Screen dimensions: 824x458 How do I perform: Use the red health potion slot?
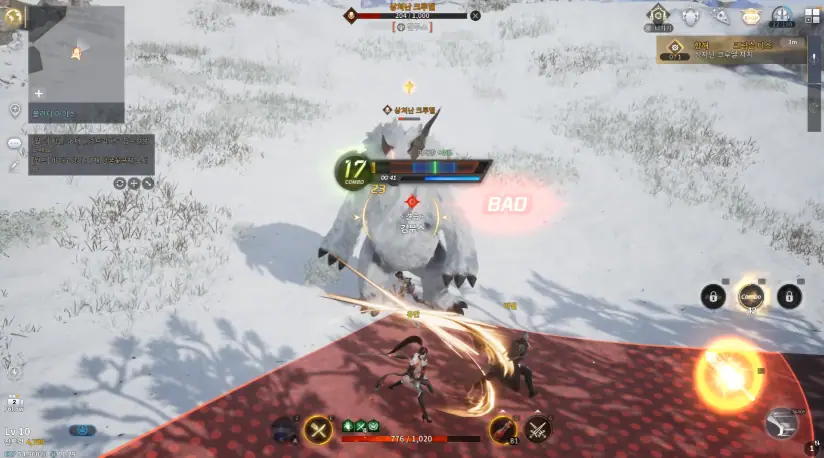[502, 429]
